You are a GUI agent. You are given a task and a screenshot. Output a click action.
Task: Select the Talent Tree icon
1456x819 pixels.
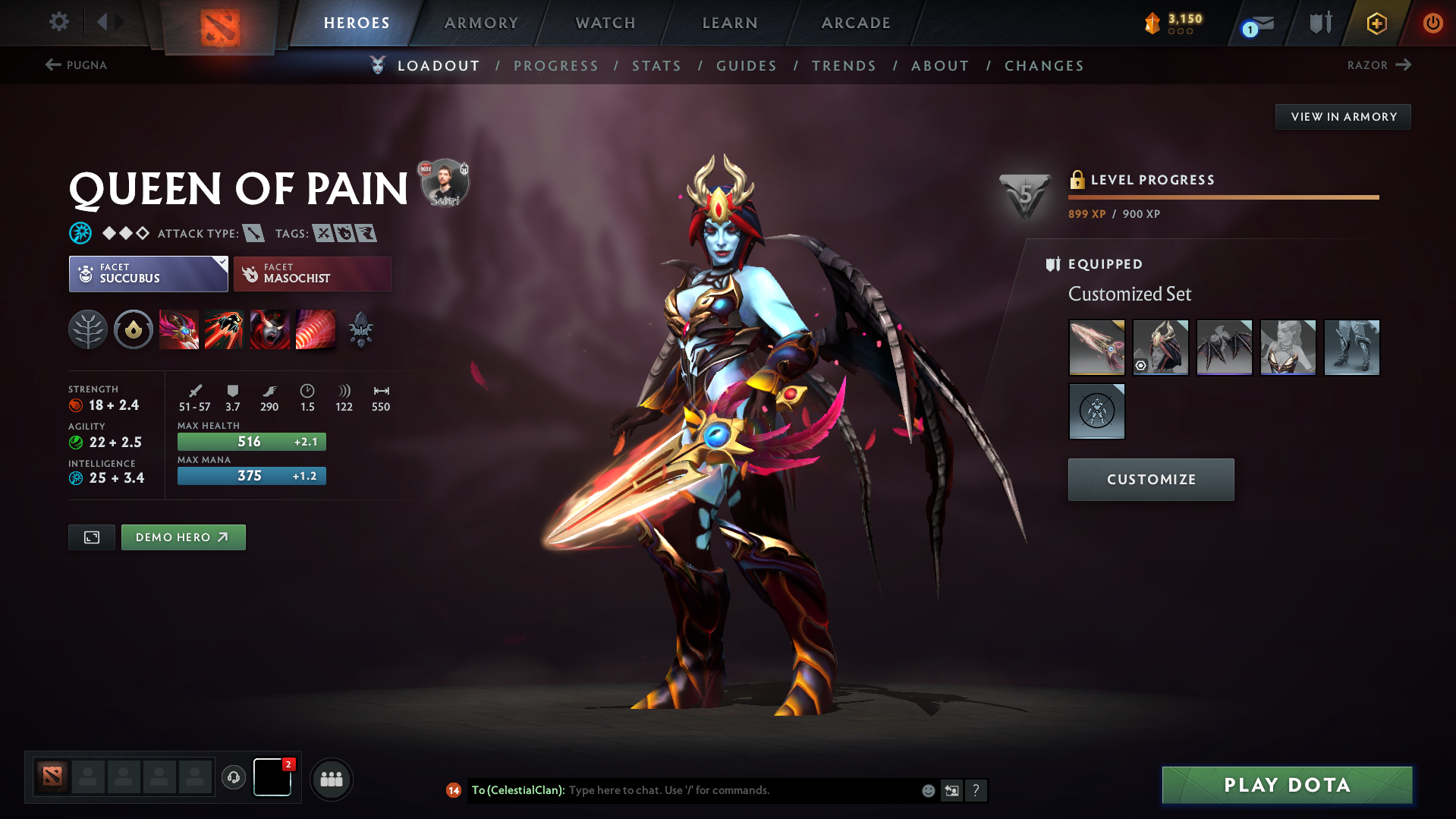88,329
